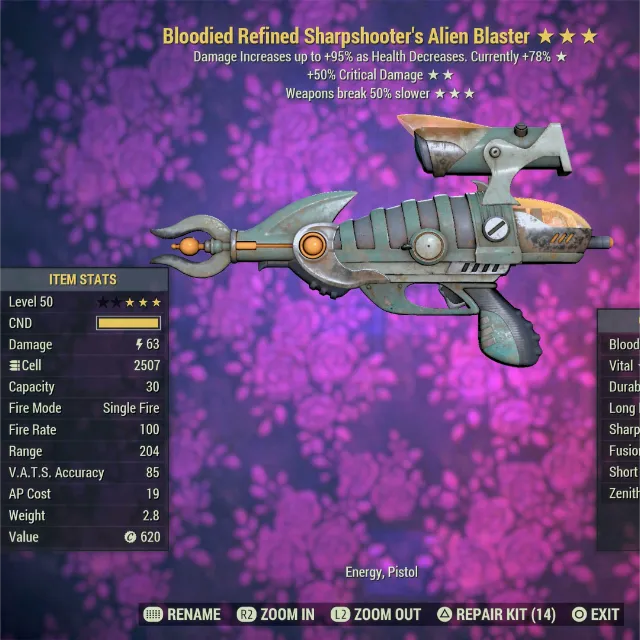Exit the weapon inspect screen
This screenshot has width=640, height=640.
pyautogui.click(x=595, y=614)
